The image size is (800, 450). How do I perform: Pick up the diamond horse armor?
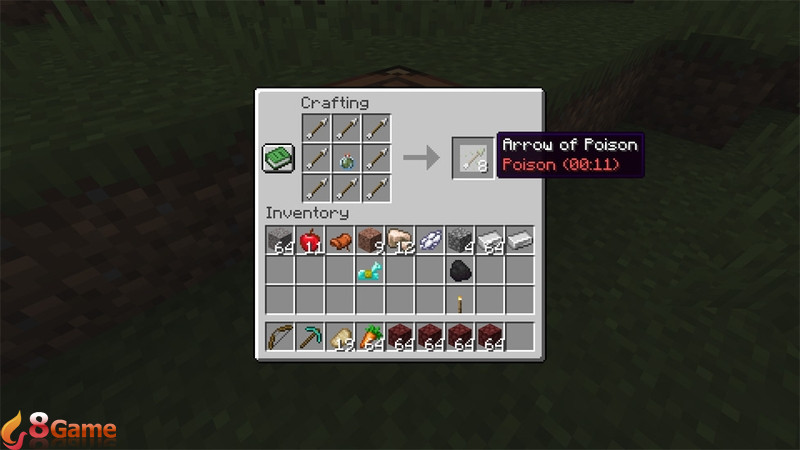point(370,270)
